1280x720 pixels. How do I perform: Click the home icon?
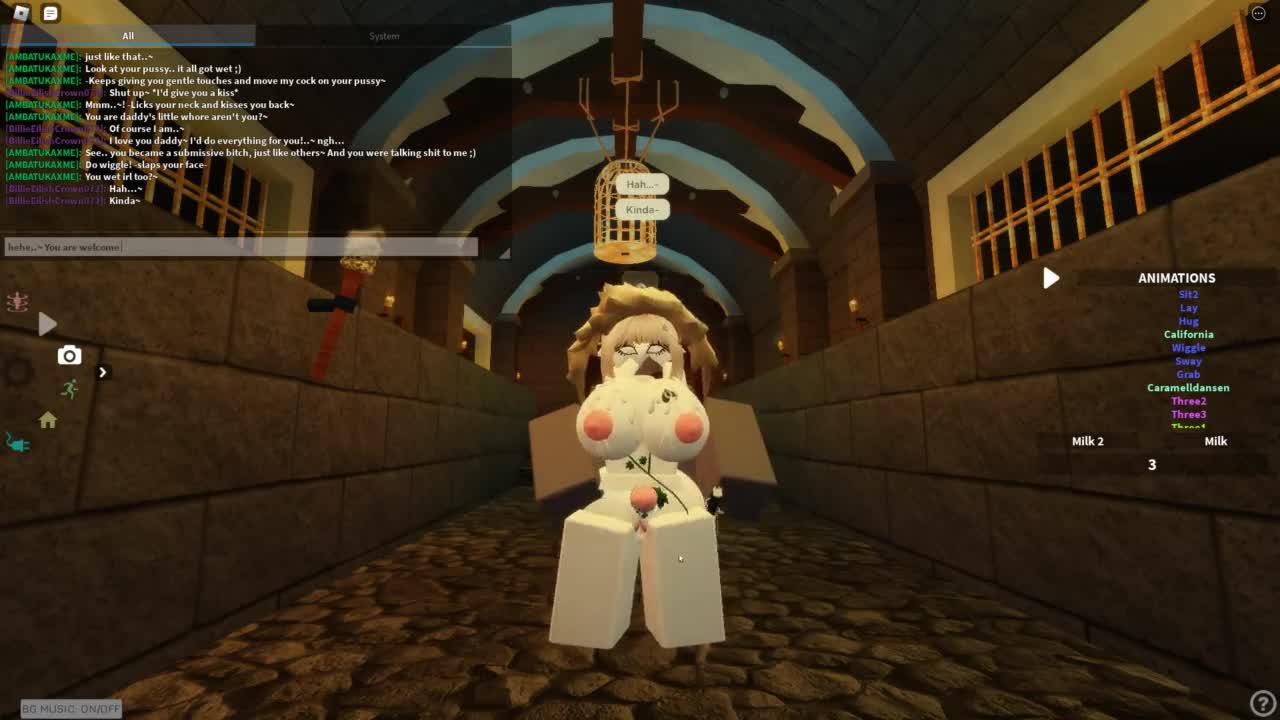[48, 421]
